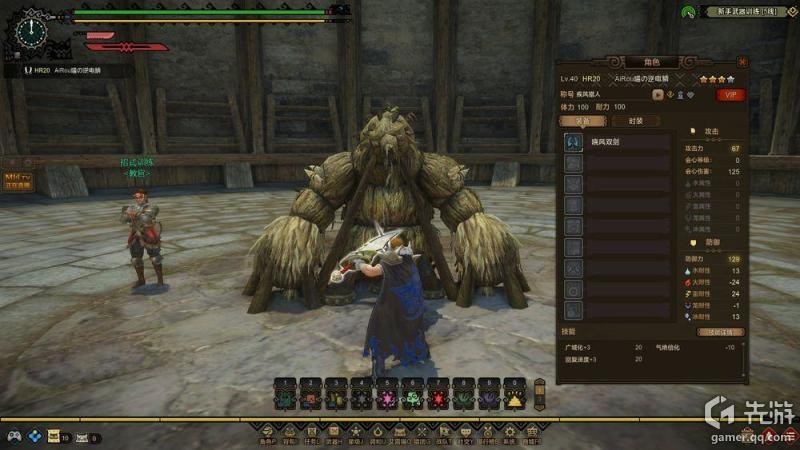The width and height of the screenshot is (800, 450).
Task: Select the 装备 equipment tab
Action: pos(581,121)
